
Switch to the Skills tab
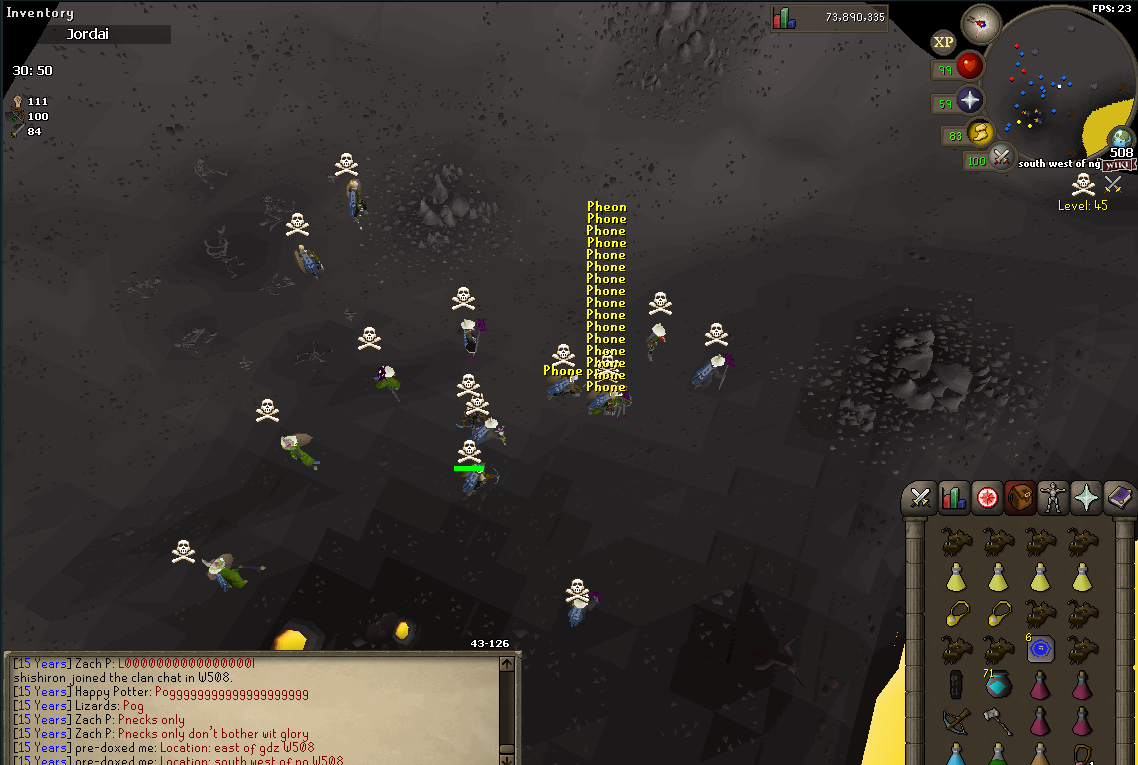[x=954, y=496]
